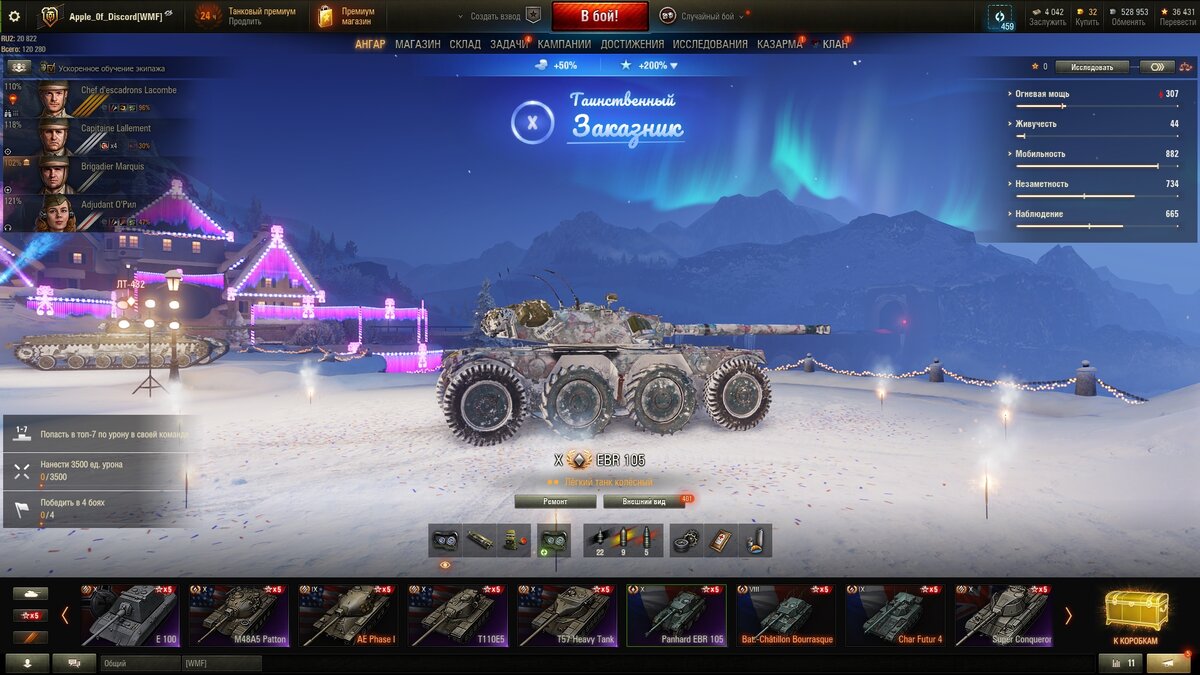Open the КАМПАНИИ tab
1200x675 pixels.
[x=564, y=44]
